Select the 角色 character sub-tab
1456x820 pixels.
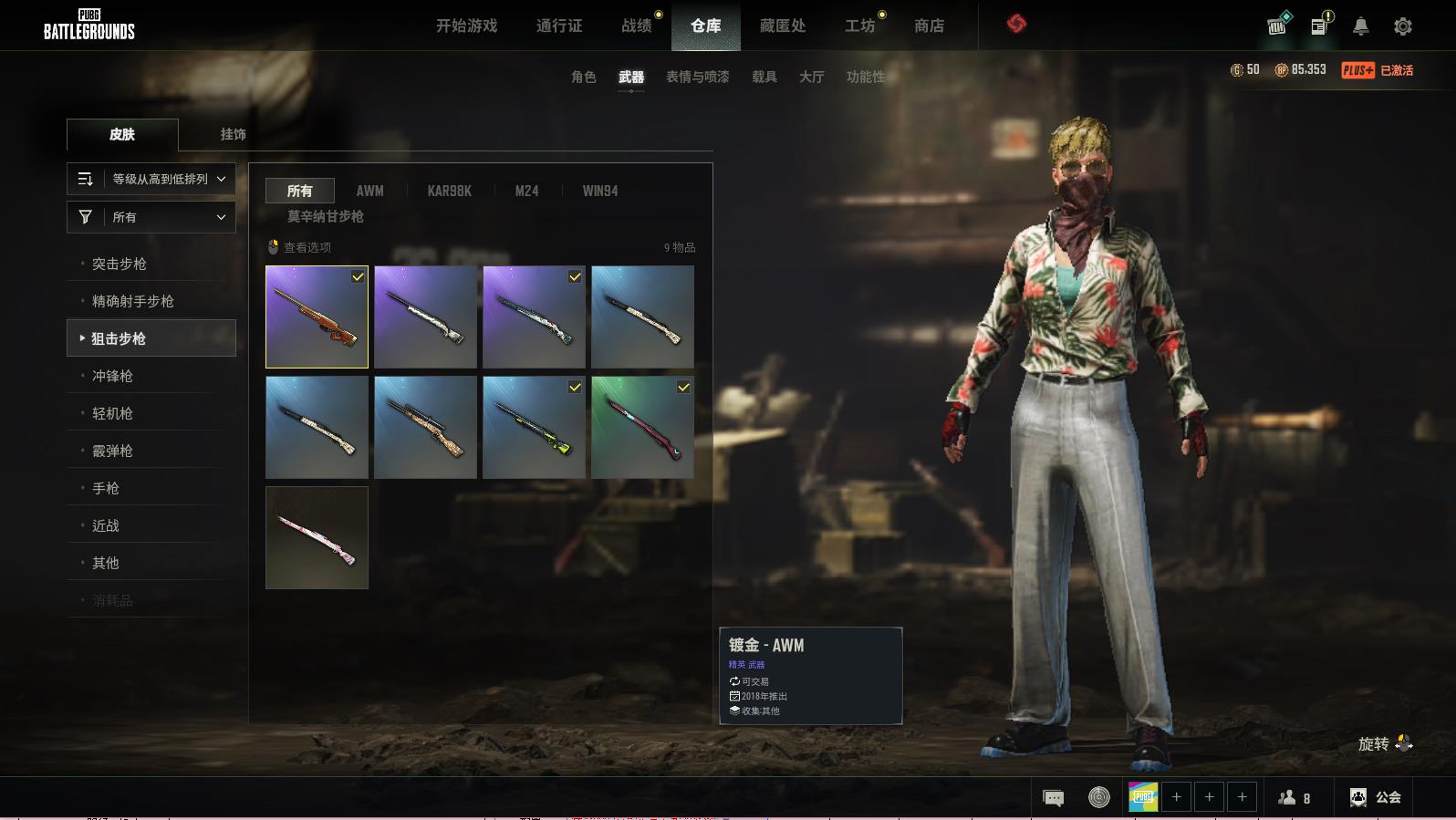[x=583, y=77]
